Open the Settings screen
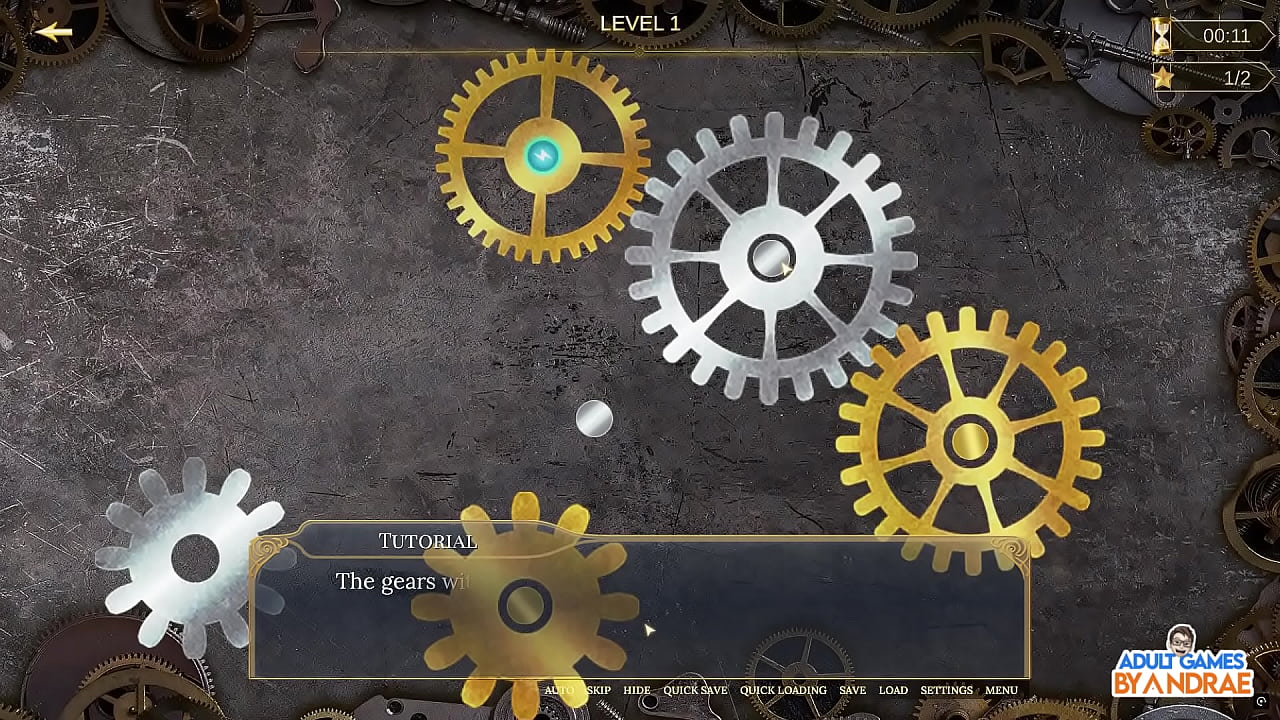This screenshot has height=720, width=1280. pyautogui.click(x=946, y=690)
